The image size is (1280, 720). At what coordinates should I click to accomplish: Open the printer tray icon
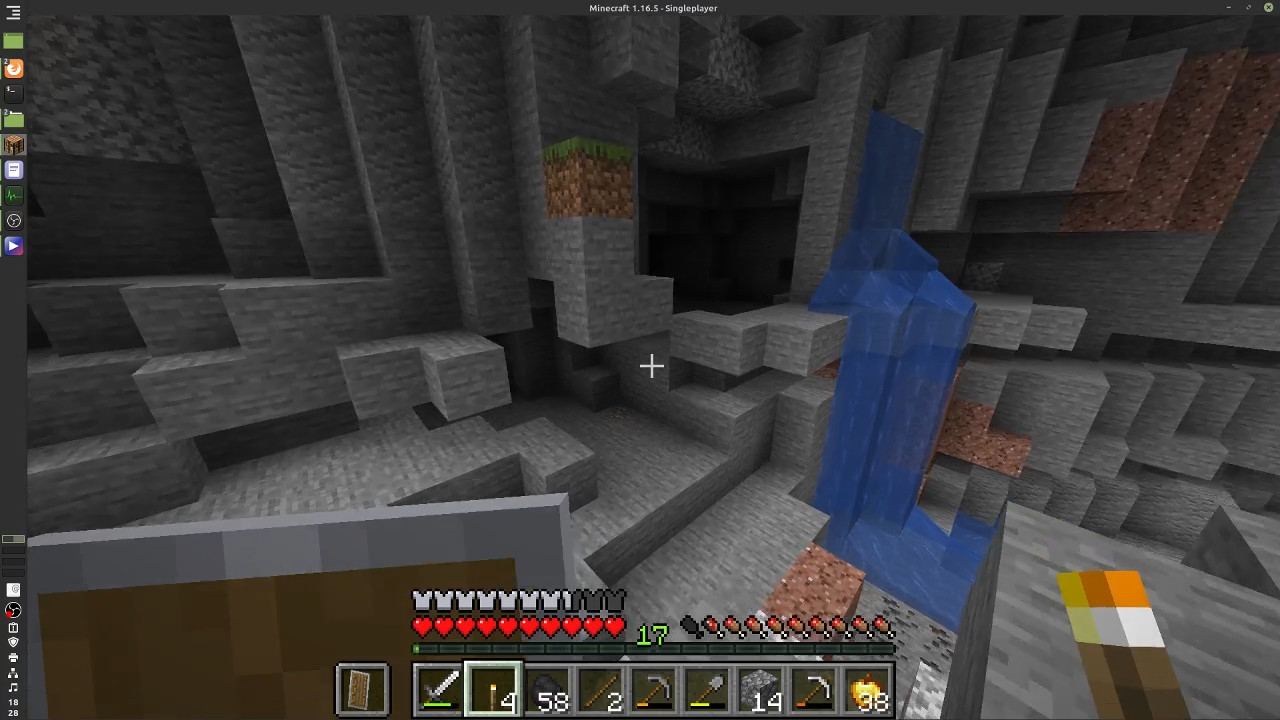[x=13, y=658]
